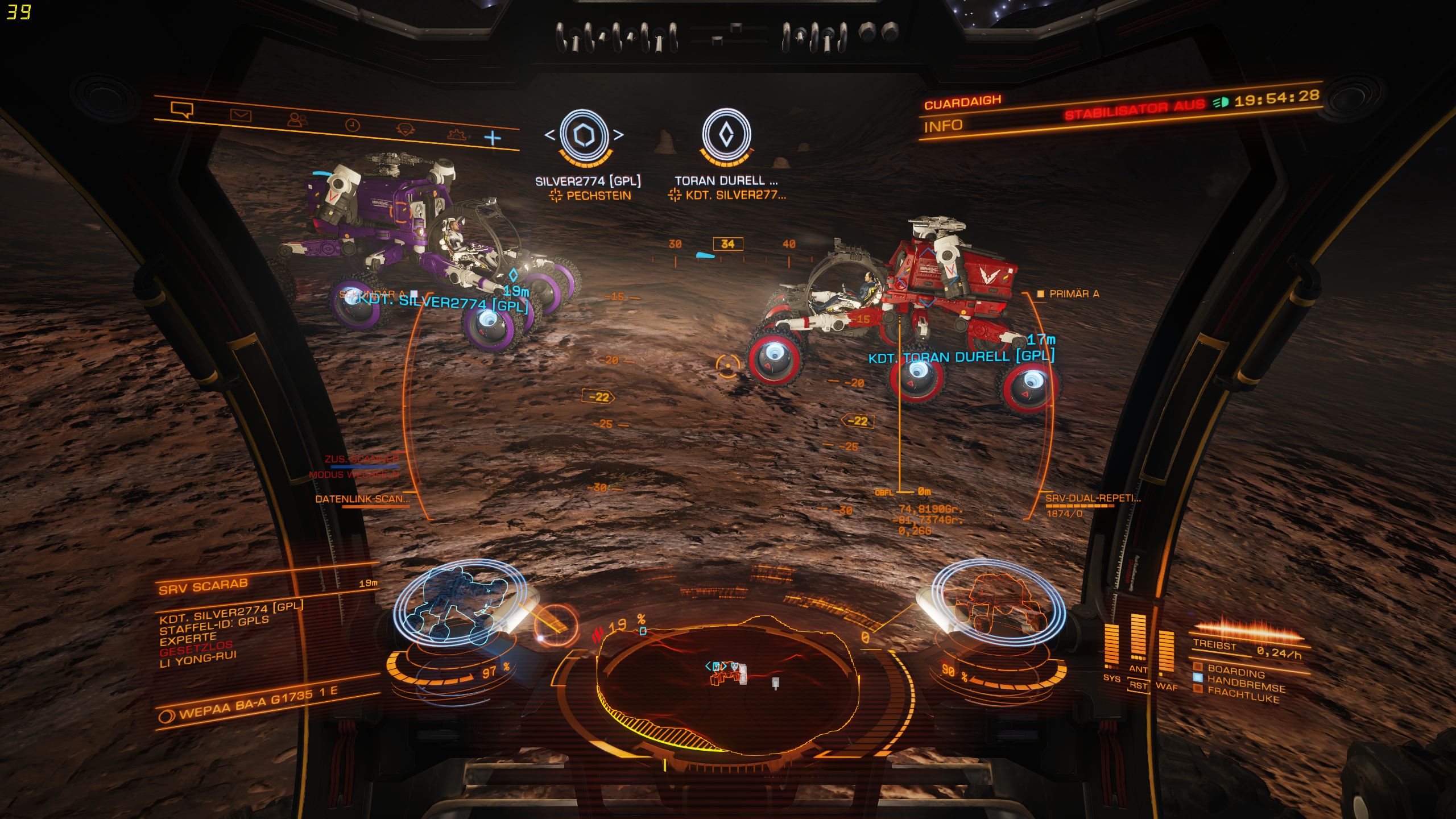Viewport: 1456px width, 819px height.
Task: Click the blue plus icon
Action: click(x=493, y=138)
